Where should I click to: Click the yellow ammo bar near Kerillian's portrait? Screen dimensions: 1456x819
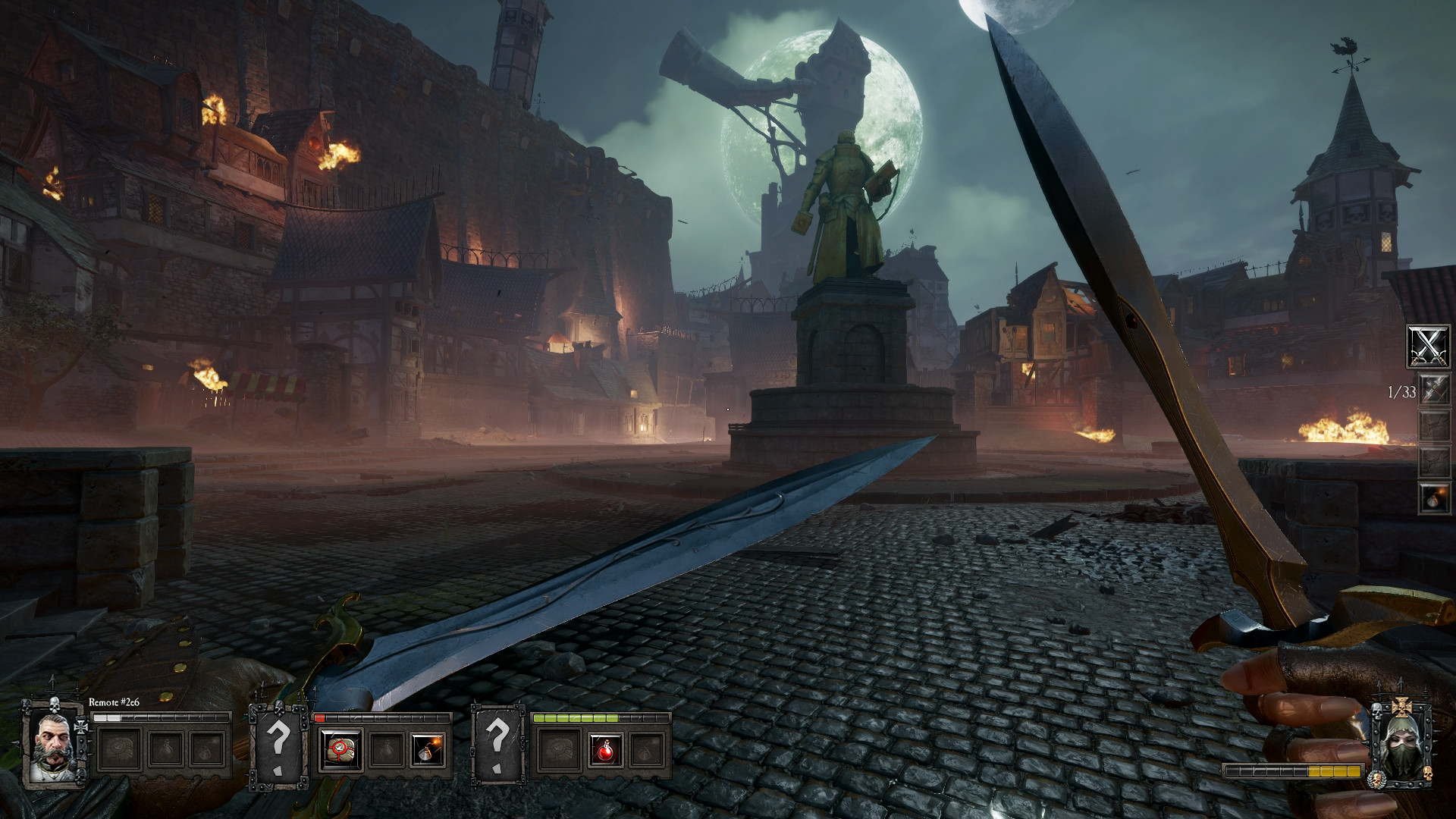click(x=1333, y=770)
